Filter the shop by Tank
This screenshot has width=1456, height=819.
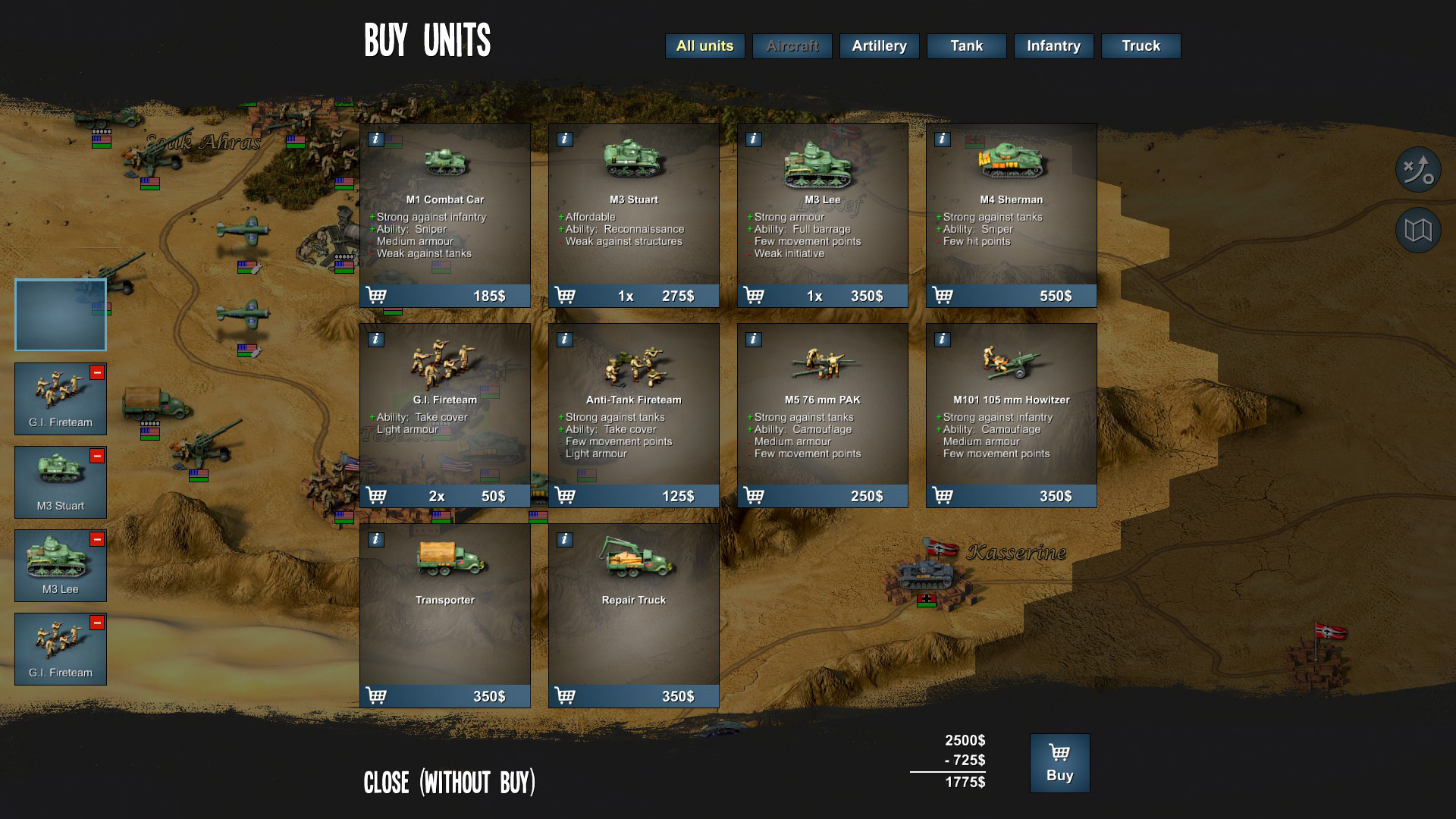(x=966, y=46)
